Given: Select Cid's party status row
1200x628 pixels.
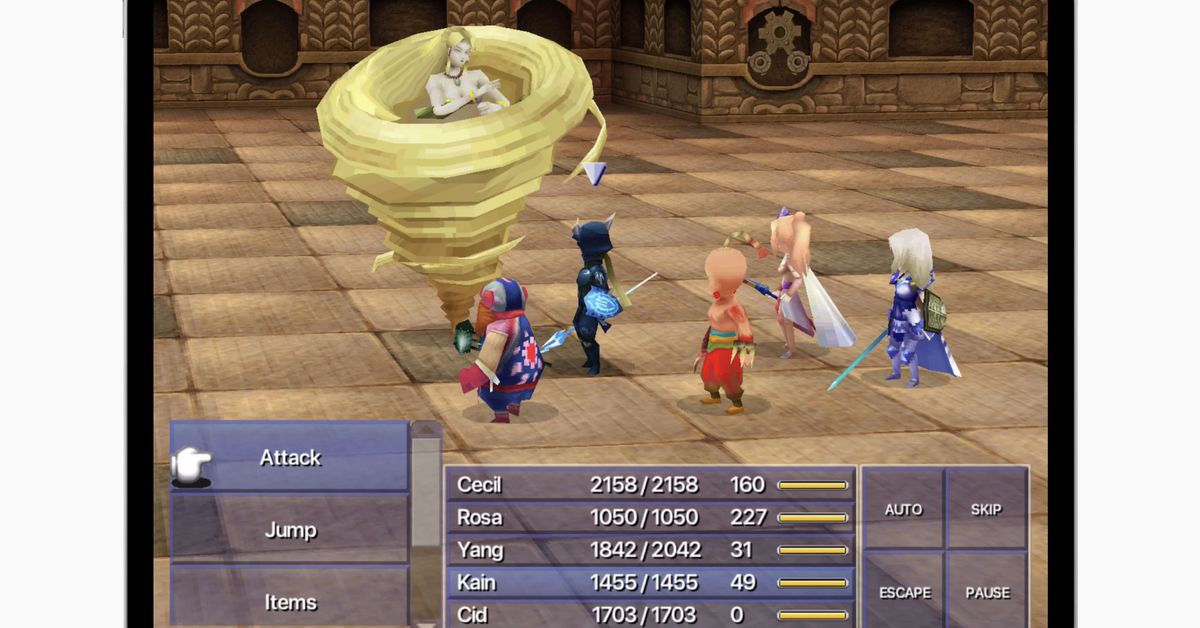Looking at the screenshot, I should click(650, 613).
